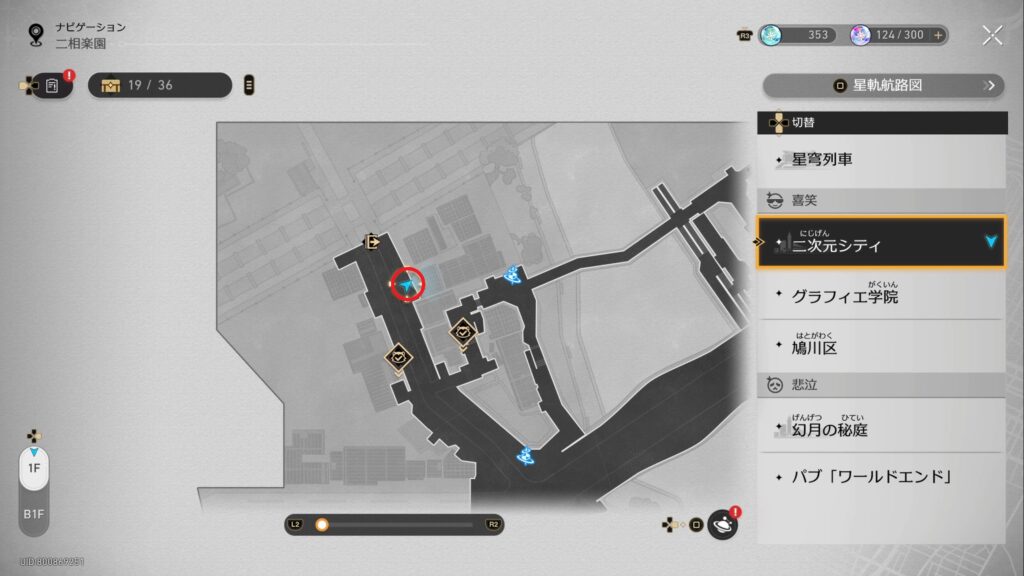Select the lower blue space anchor marker
1024x576 pixels.
pos(524,456)
